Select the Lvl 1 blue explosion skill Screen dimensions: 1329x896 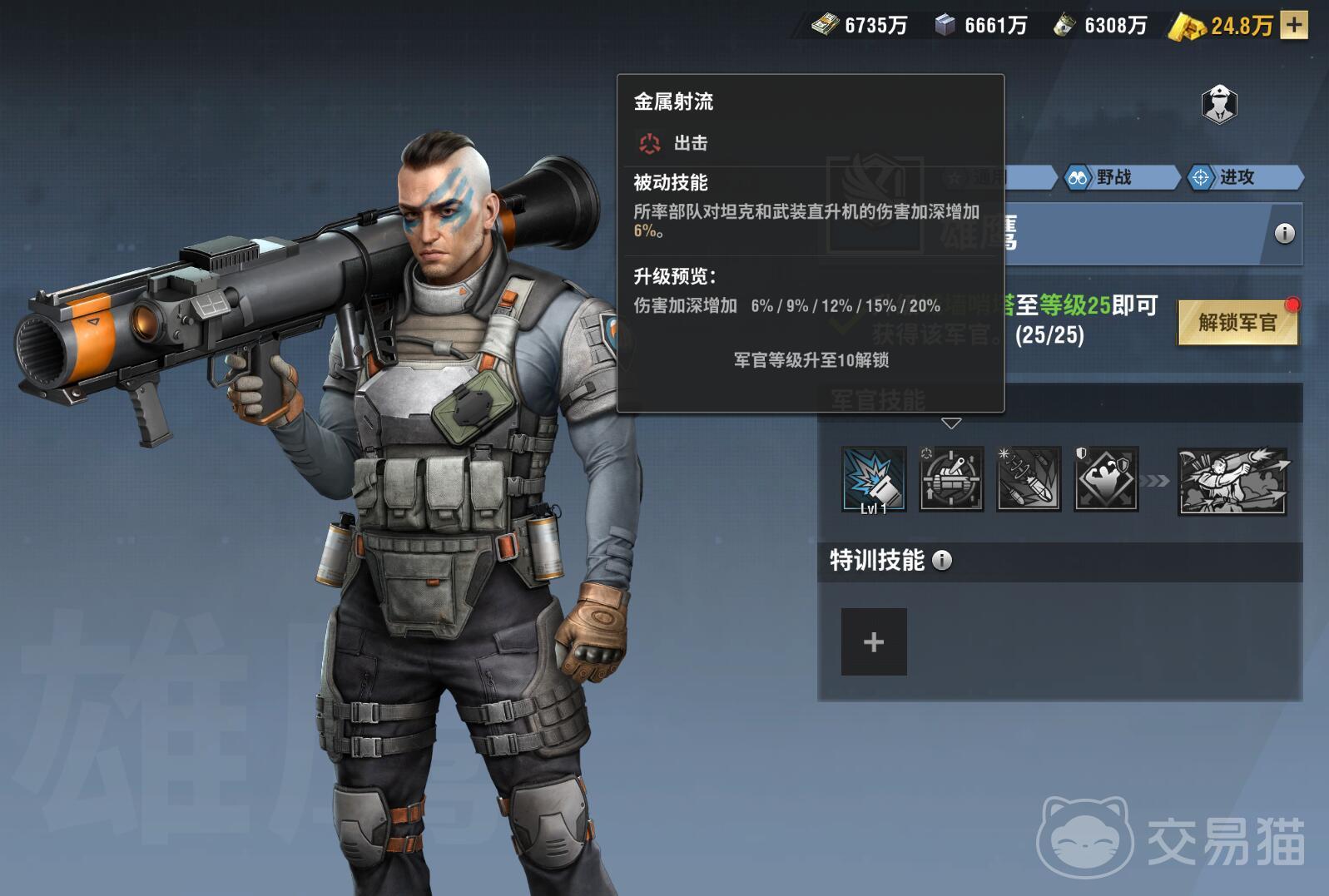(873, 479)
